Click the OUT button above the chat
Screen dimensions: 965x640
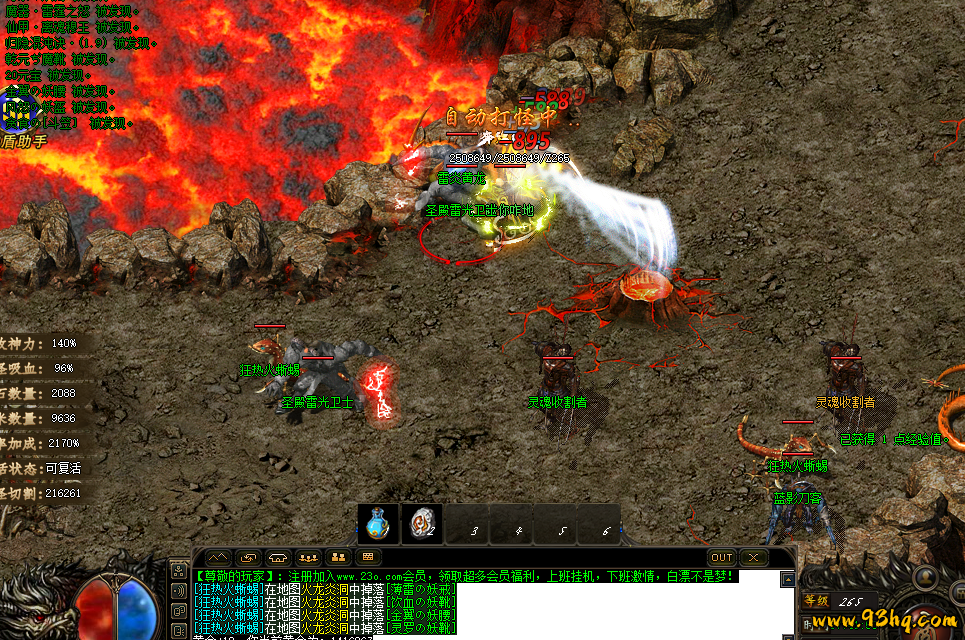pos(721,557)
